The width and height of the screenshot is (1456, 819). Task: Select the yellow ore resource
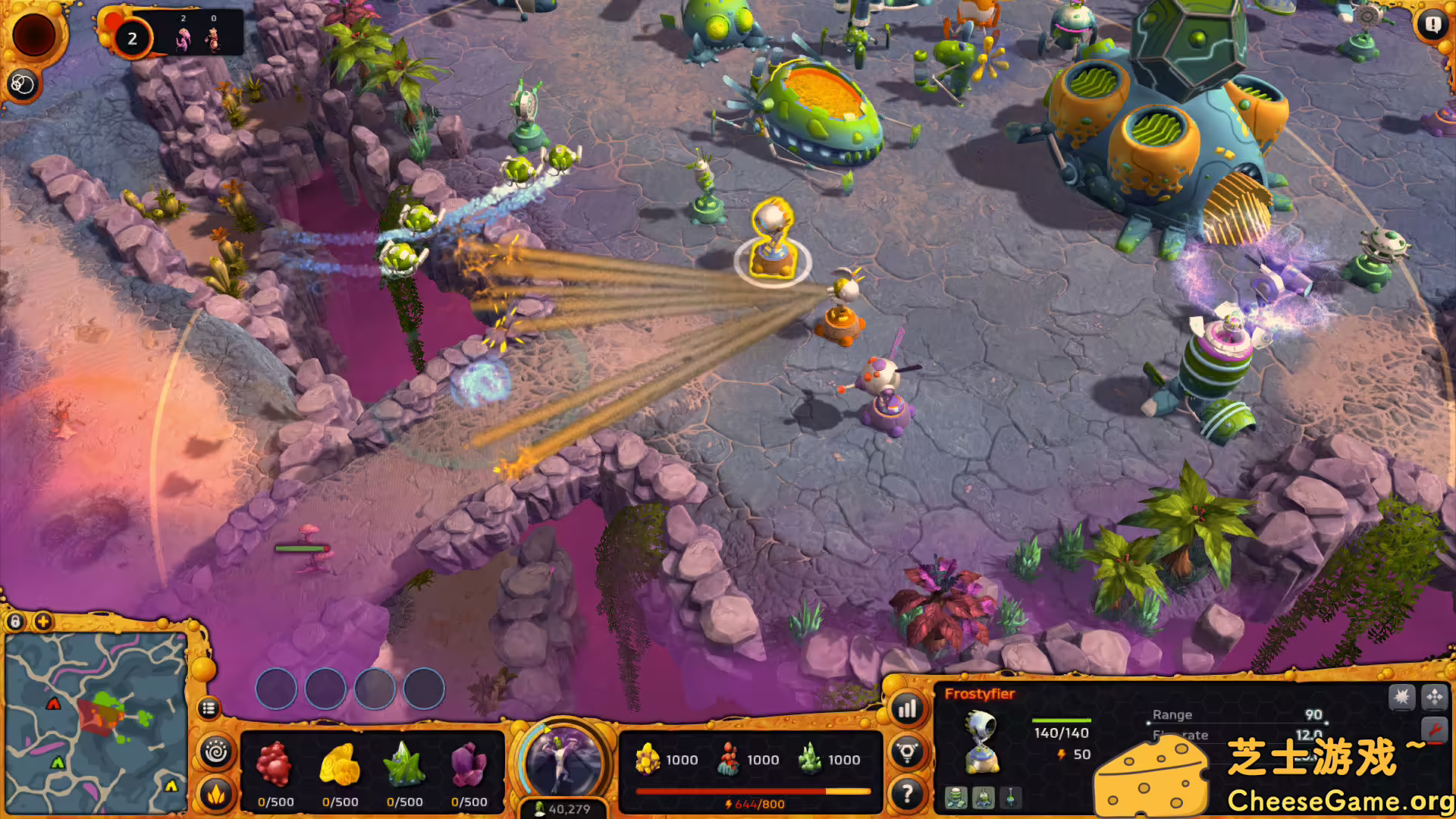[x=340, y=764]
